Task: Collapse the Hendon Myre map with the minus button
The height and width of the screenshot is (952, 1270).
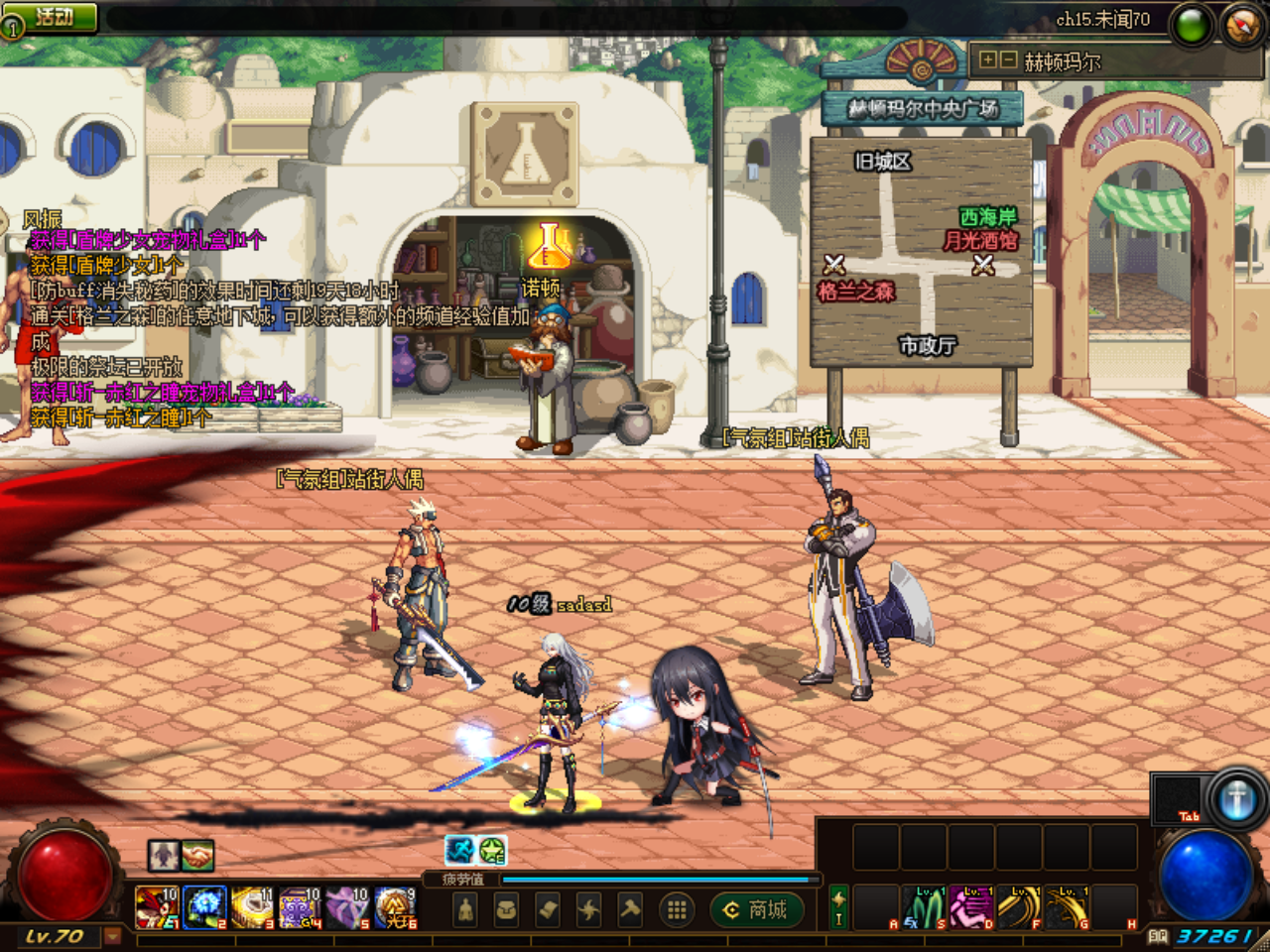Action: tap(1009, 59)
